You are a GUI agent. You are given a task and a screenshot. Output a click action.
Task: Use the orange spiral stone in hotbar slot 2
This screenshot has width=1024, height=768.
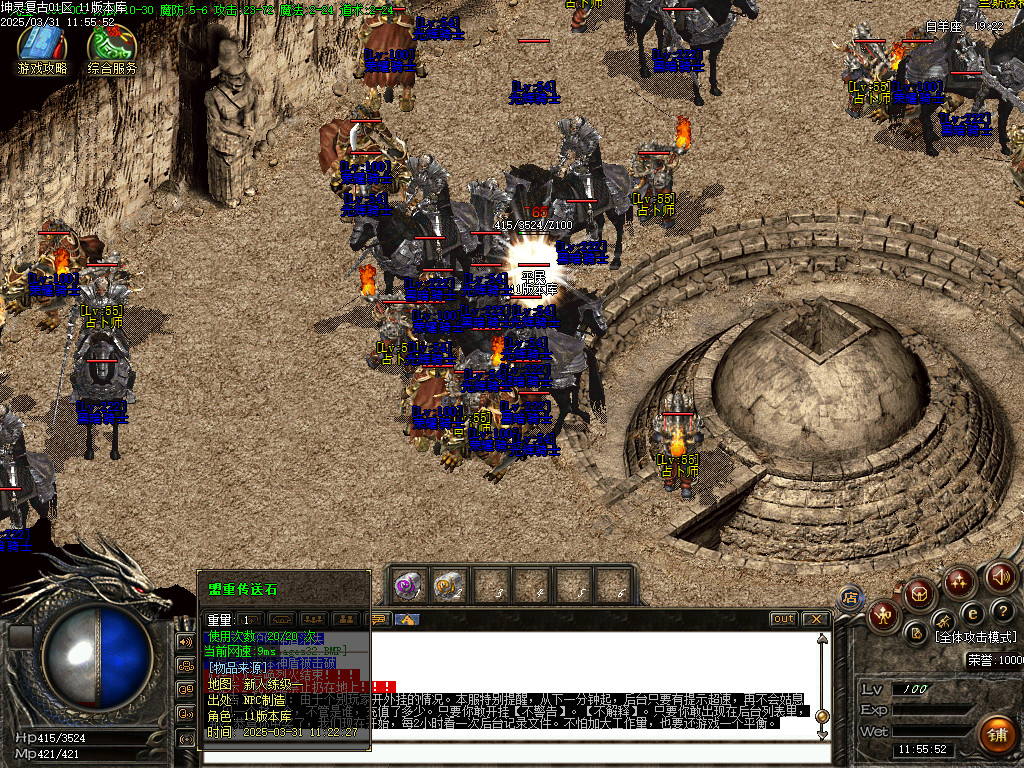coord(447,585)
